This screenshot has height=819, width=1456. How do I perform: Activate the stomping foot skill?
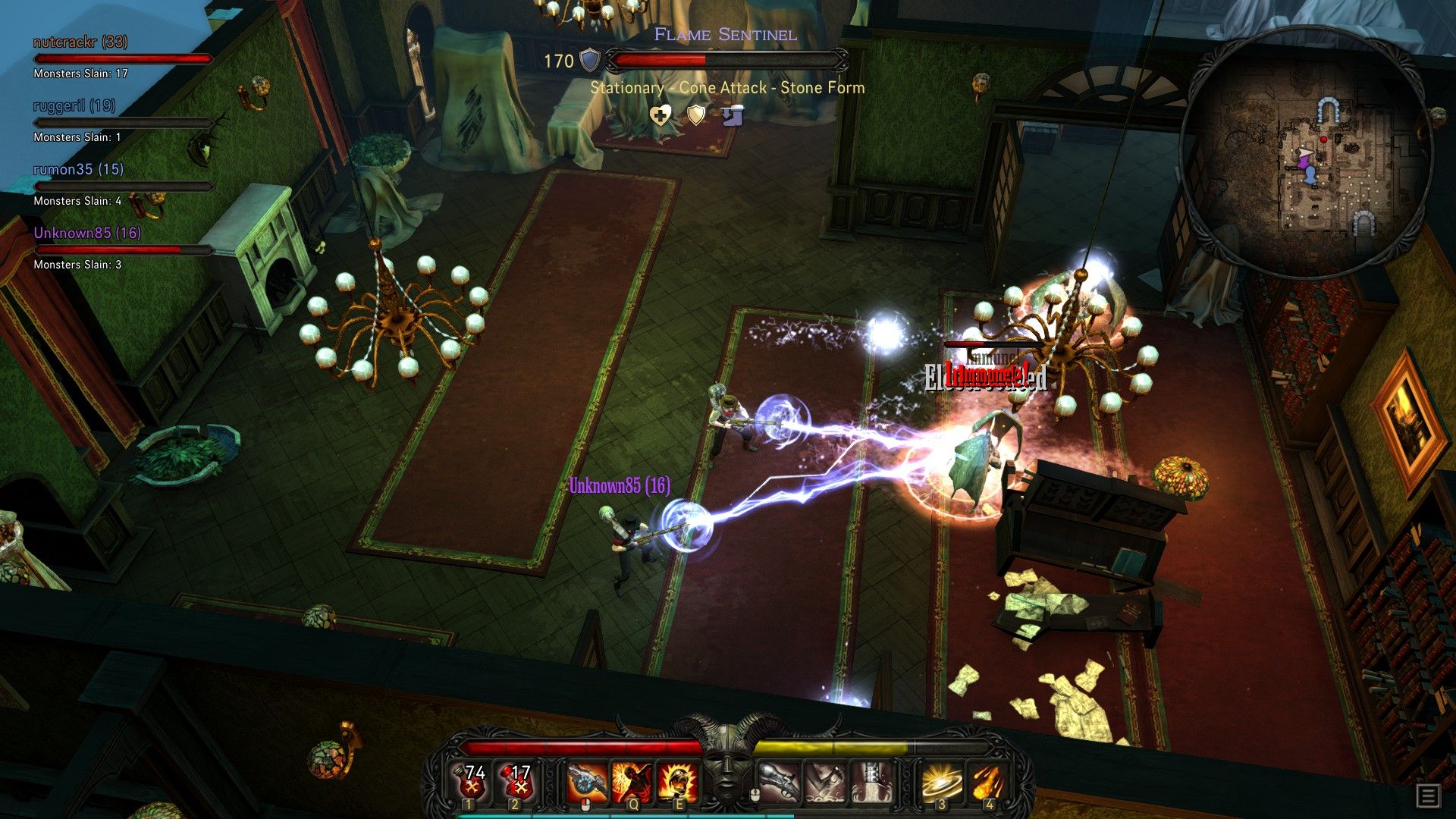pos(825,783)
